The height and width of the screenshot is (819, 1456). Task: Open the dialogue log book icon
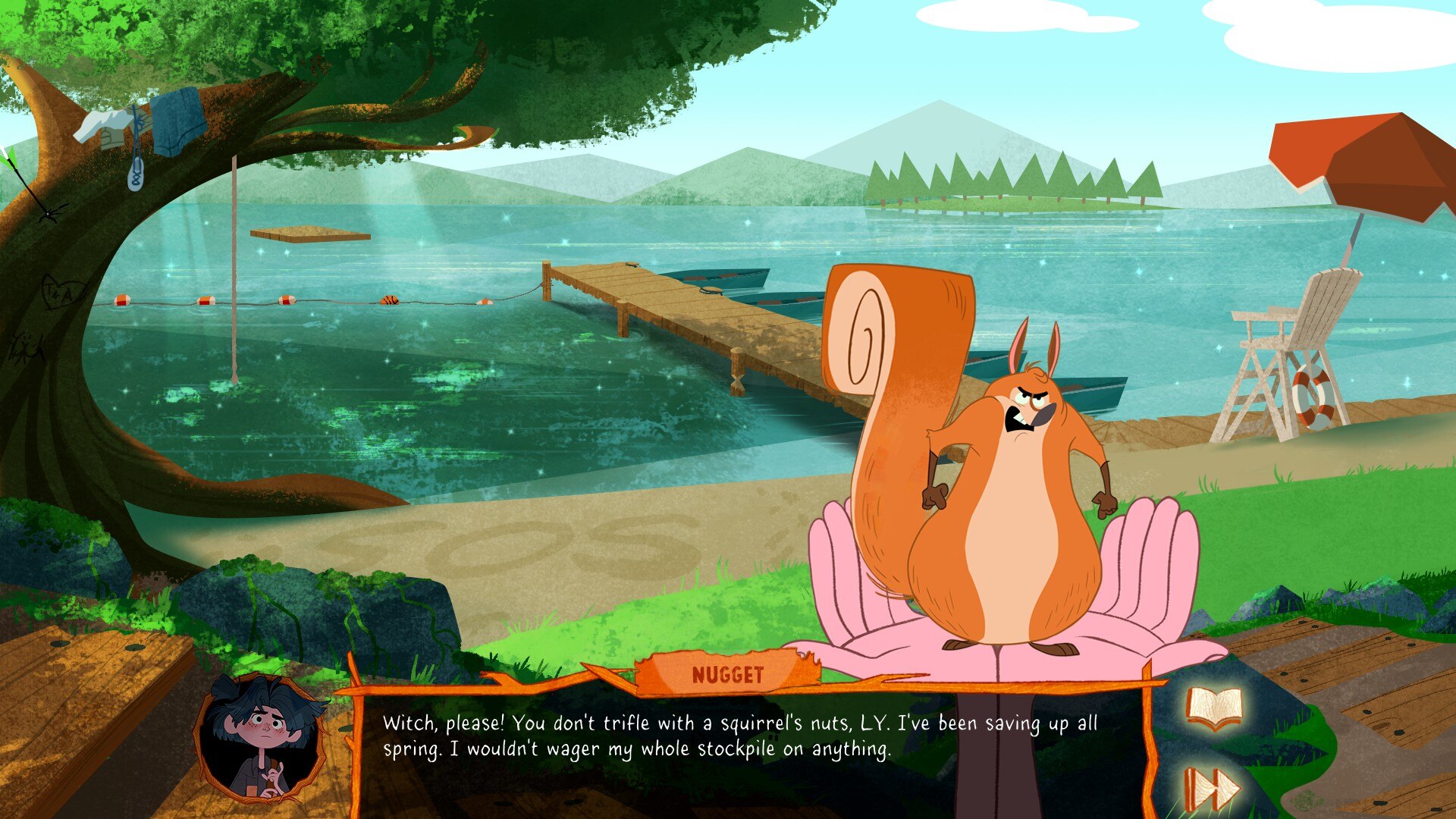pyautogui.click(x=1214, y=709)
